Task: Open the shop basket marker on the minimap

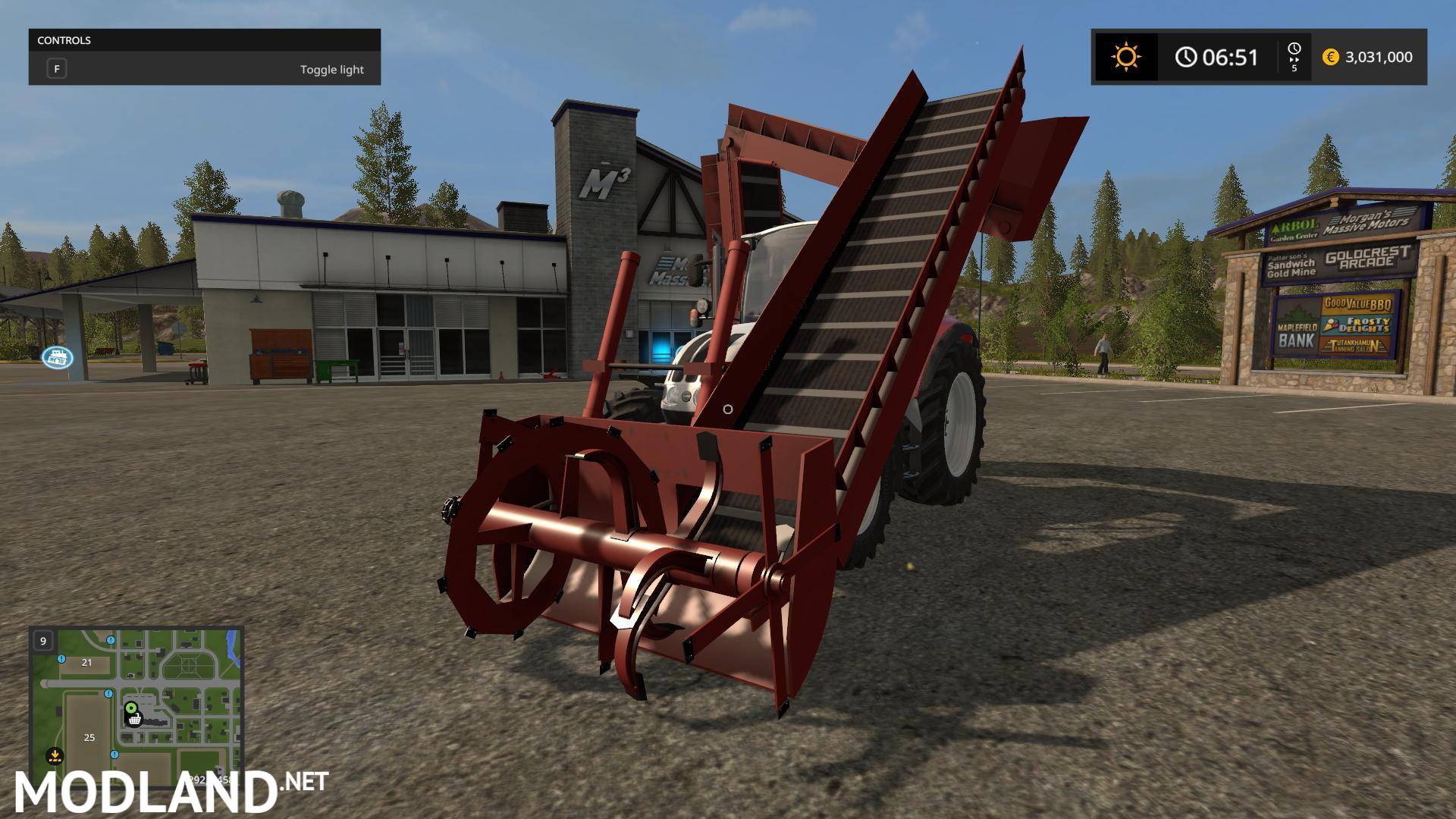Action: [134, 720]
